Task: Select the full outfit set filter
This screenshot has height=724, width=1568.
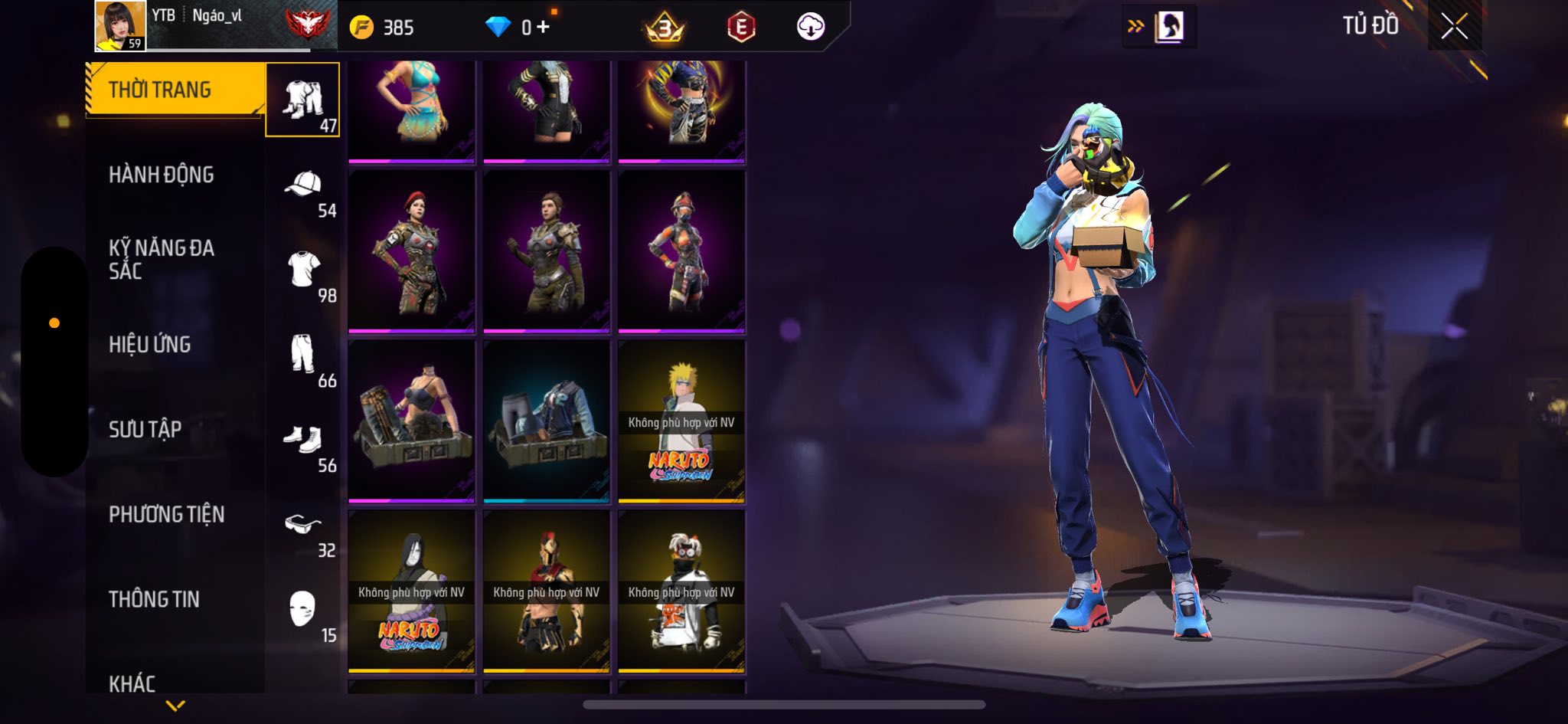Action: pyautogui.click(x=303, y=100)
